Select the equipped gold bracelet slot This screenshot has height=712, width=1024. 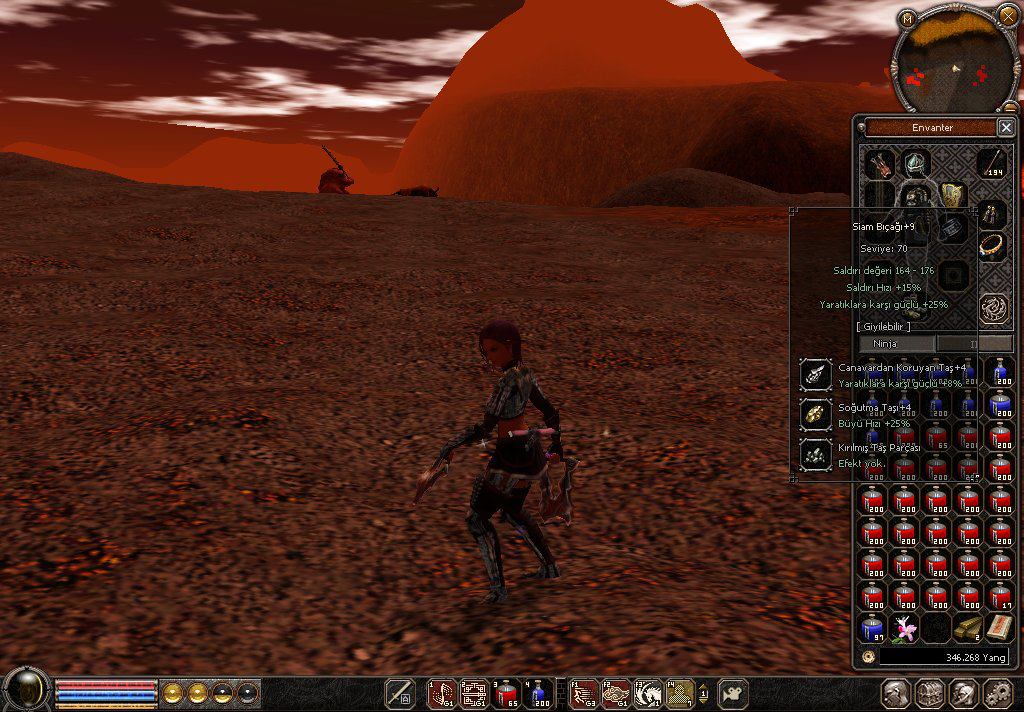(991, 244)
